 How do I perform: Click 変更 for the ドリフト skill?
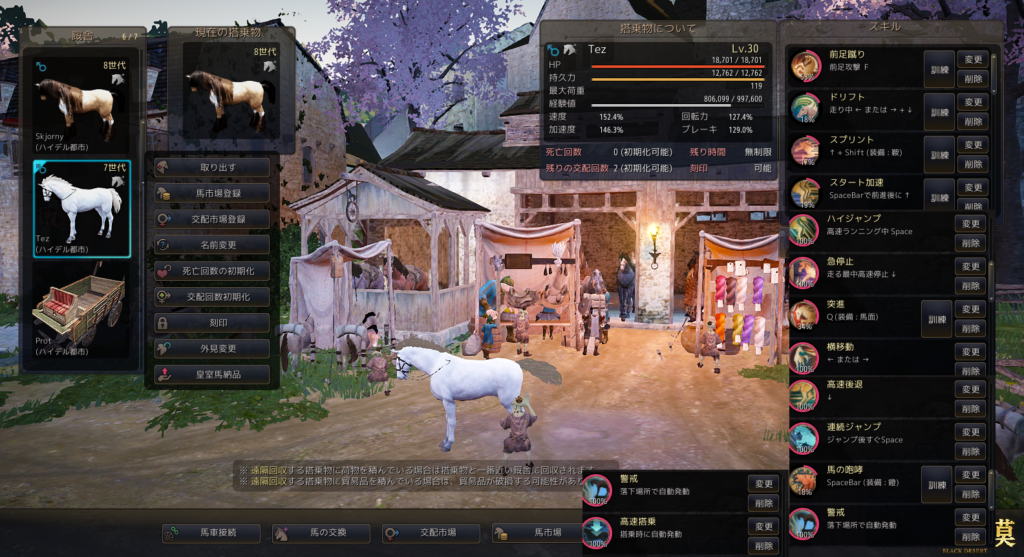[971, 102]
